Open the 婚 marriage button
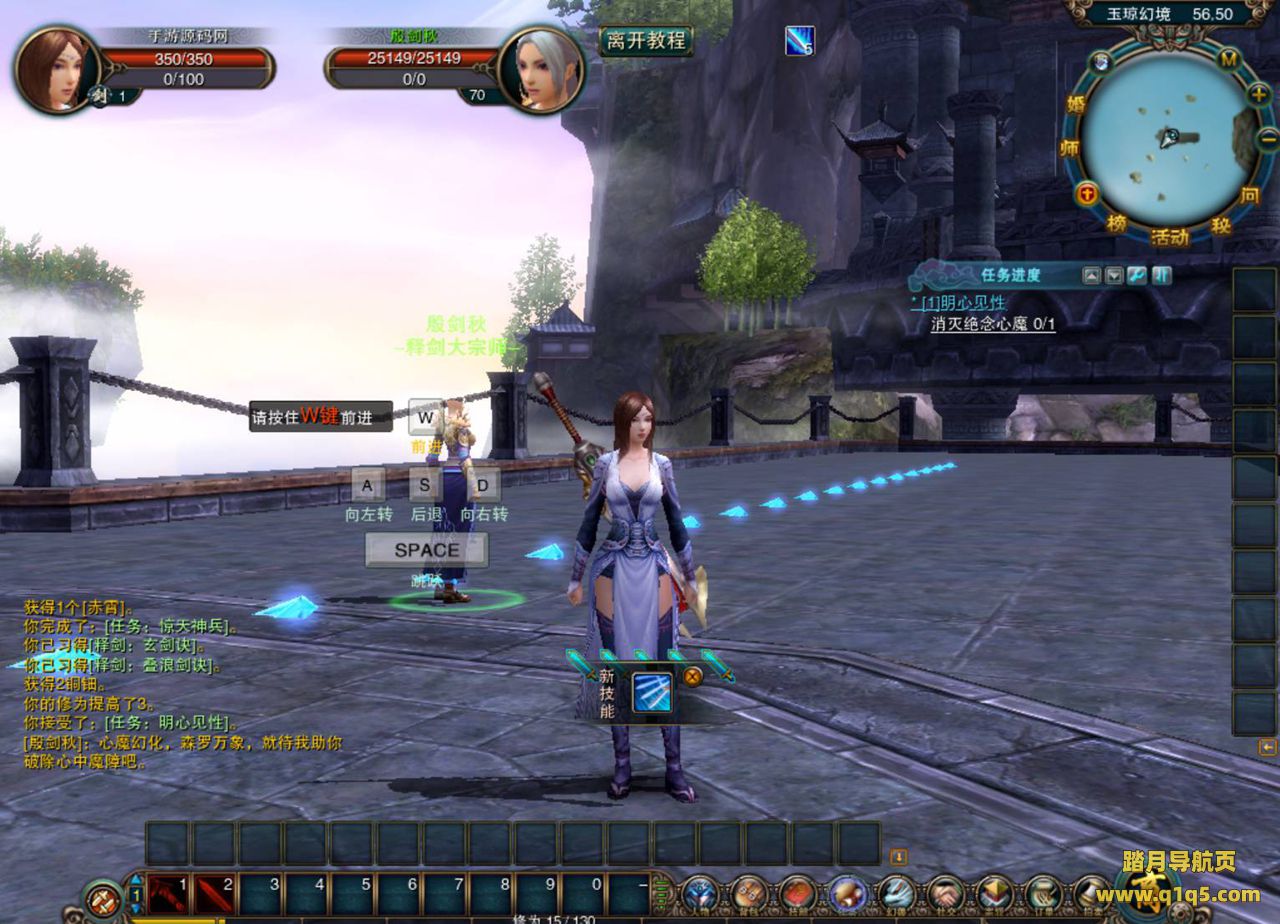This screenshot has width=1280, height=924. (1076, 103)
